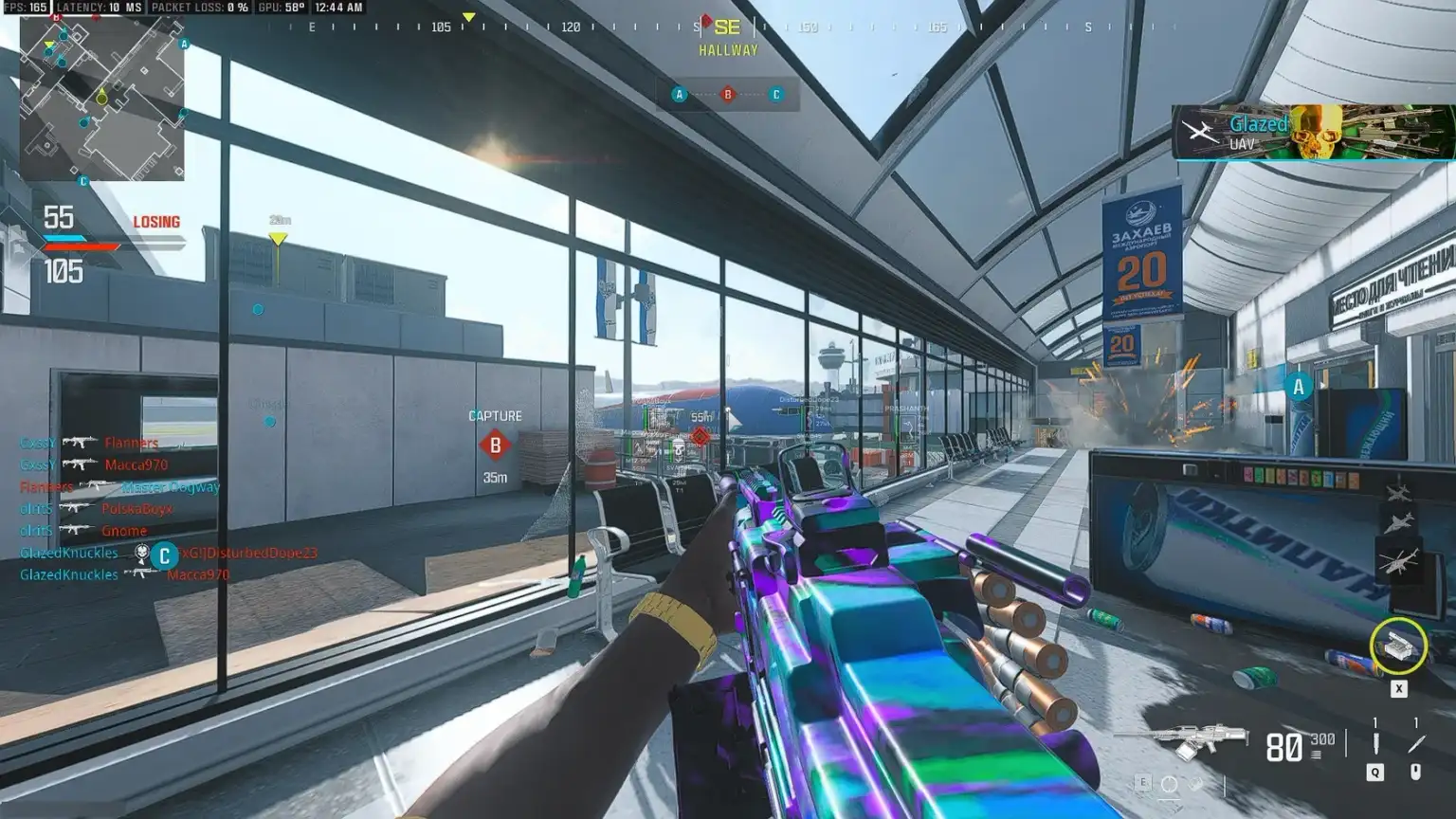
Task: Click the blue C capture icon in killfeed
Action: 164,555
